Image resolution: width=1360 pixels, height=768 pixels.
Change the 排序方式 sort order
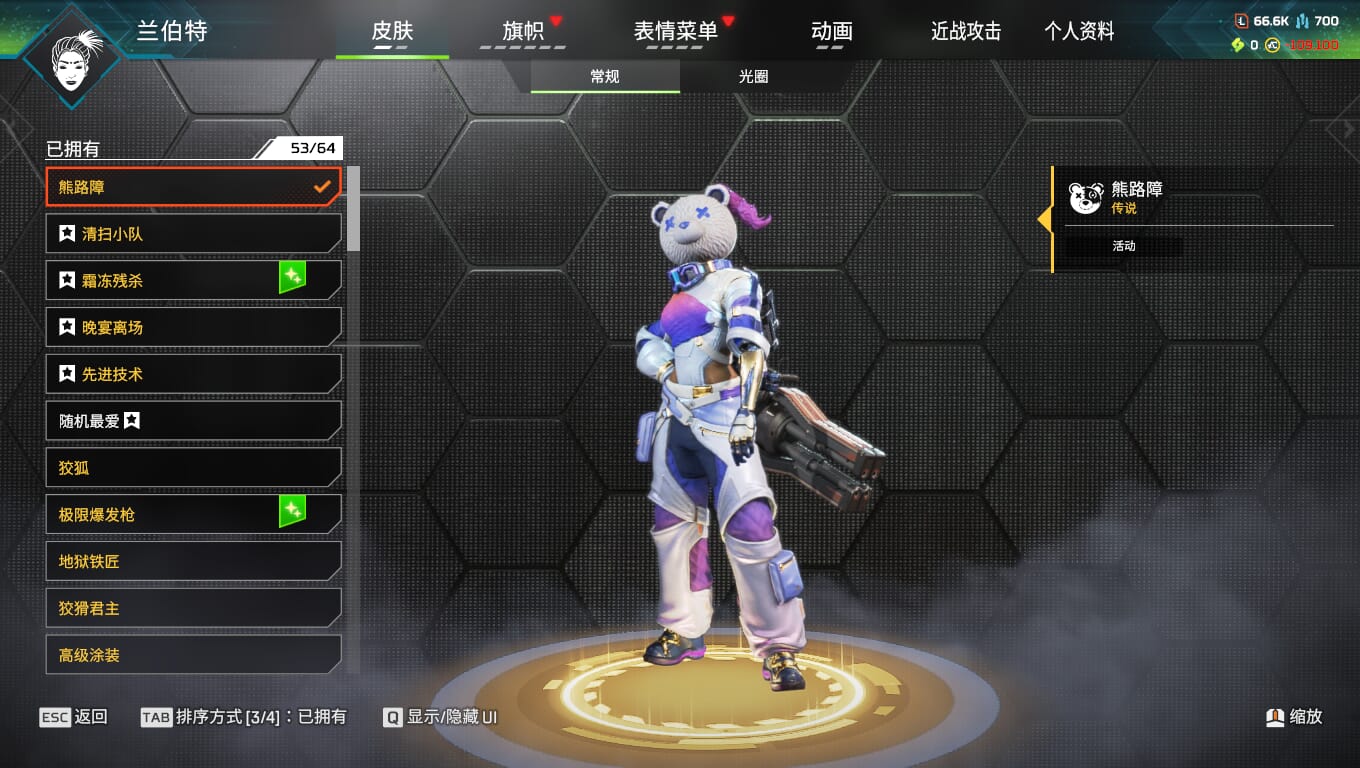[x=244, y=717]
